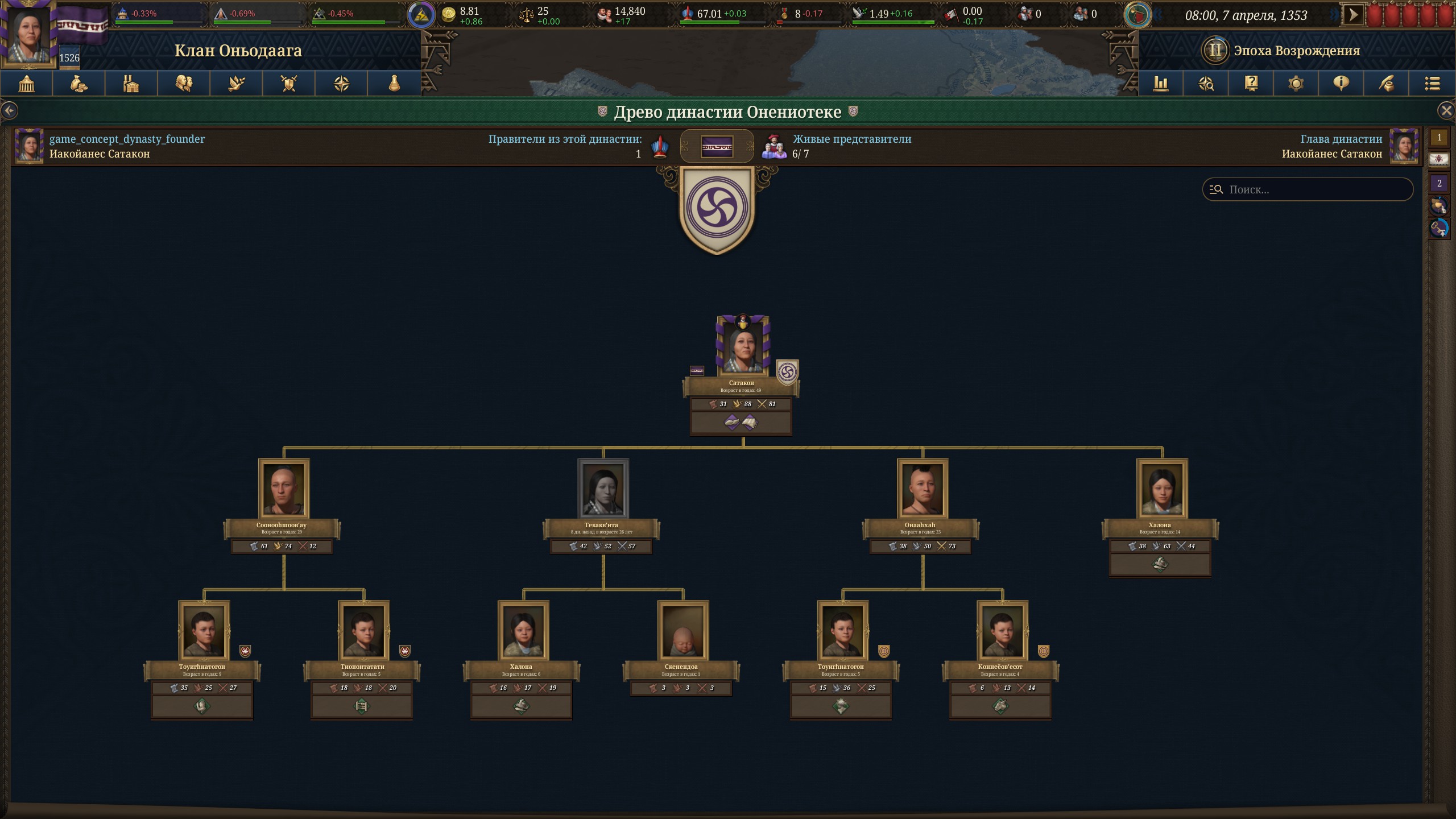
Task: Open the ledger bar chart icon
Action: 1160,84
